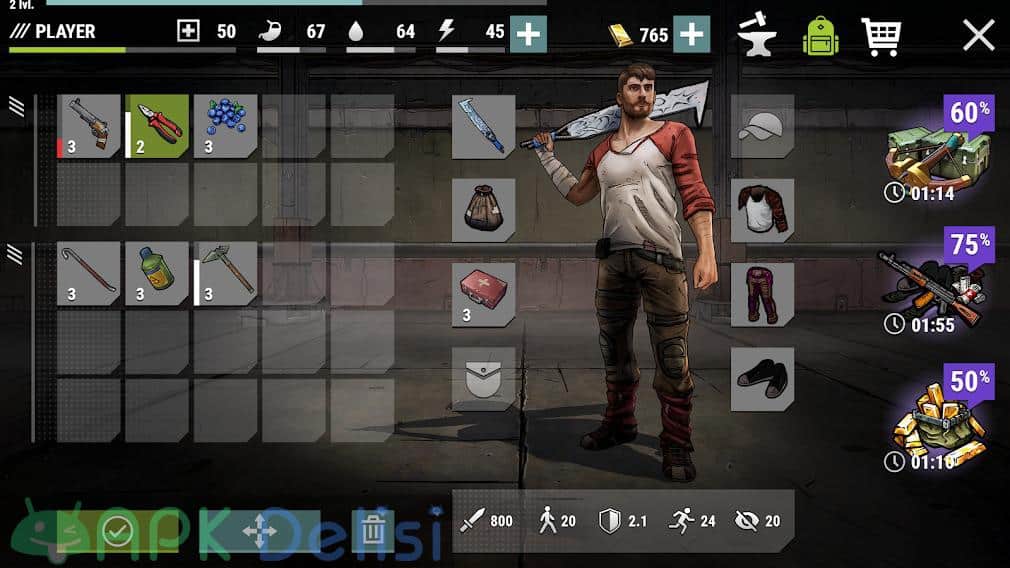
Task: Select the equipped backpack sack slot
Action: 484,210
